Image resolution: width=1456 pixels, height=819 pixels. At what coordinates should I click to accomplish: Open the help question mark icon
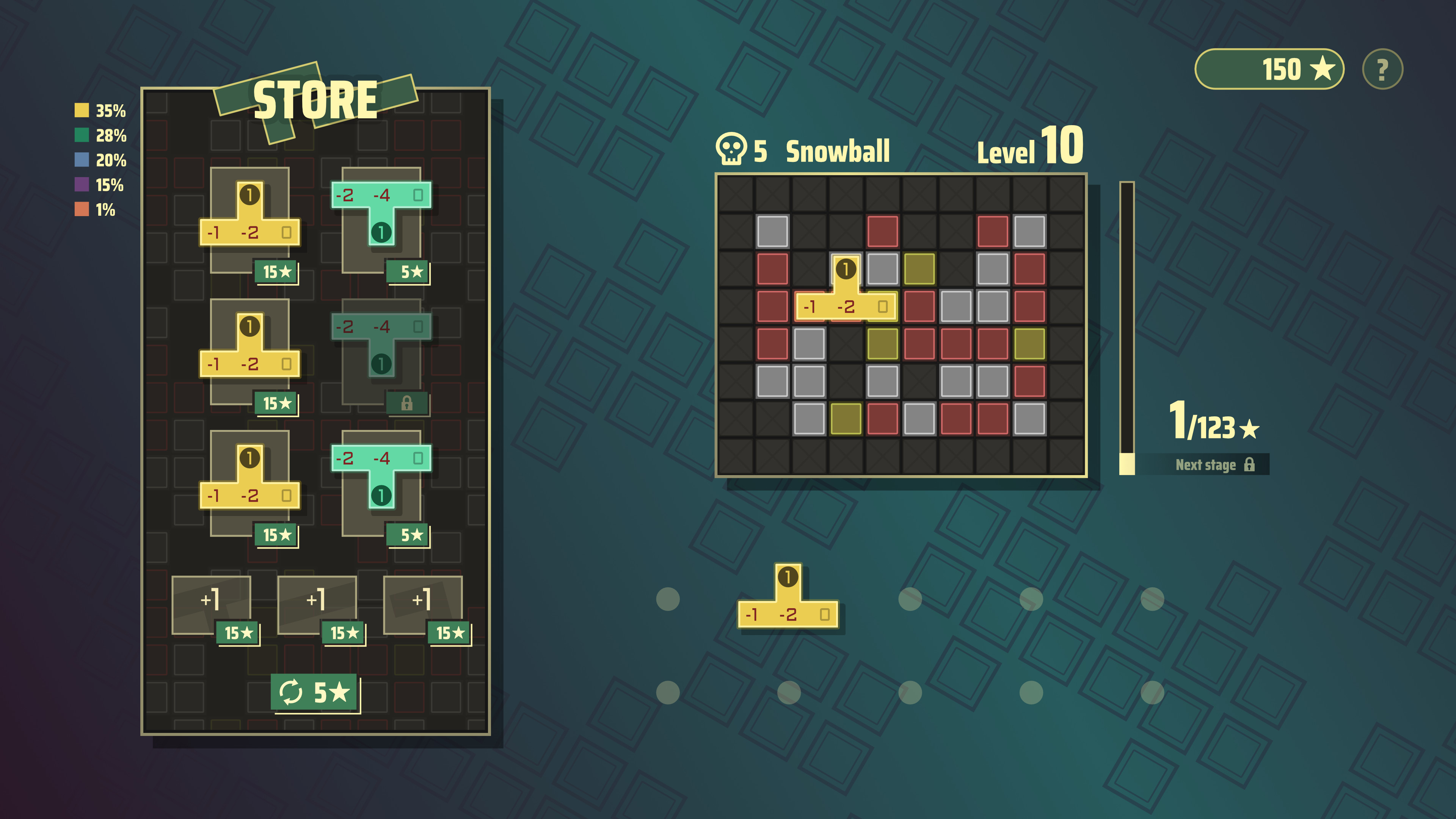[x=1382, y=69]
